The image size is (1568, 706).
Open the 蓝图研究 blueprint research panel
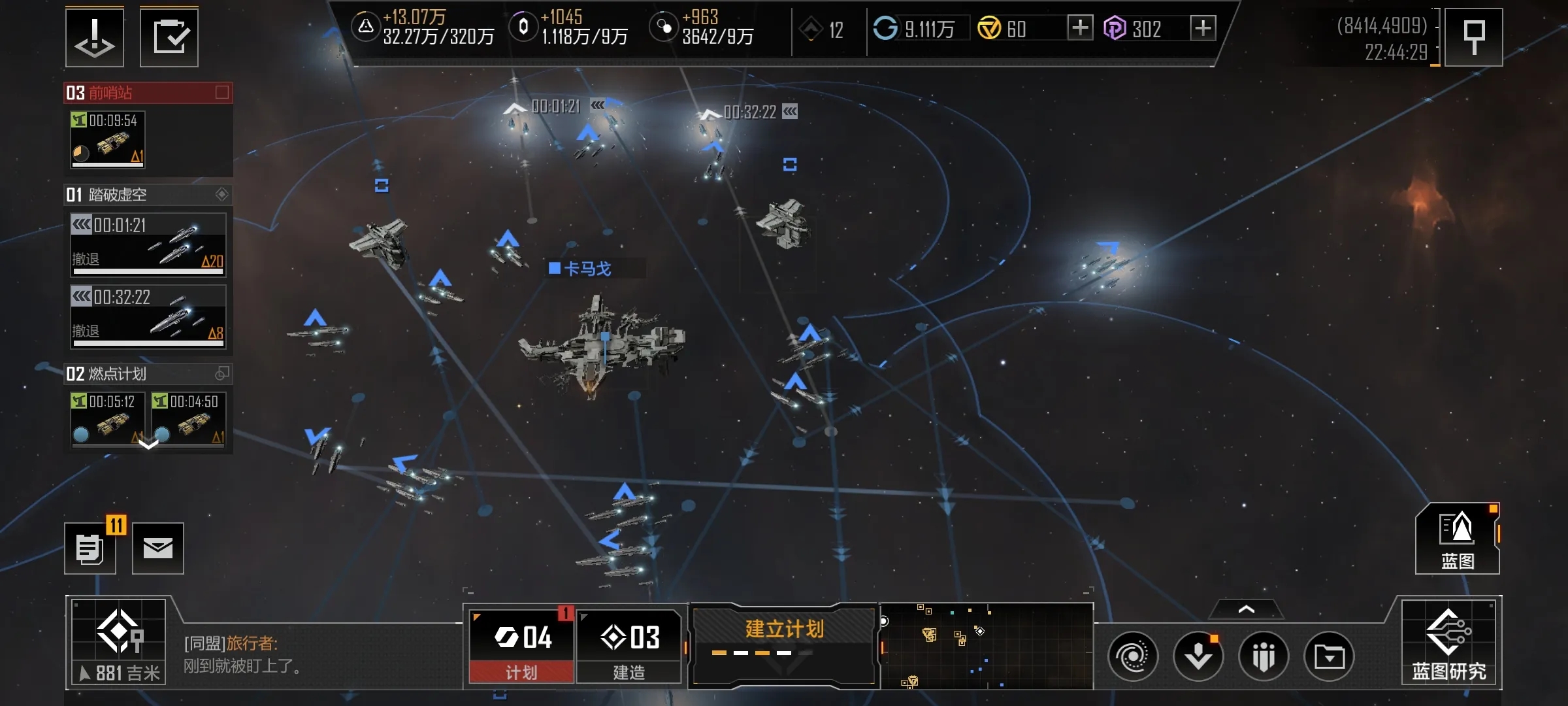[x=1448, y=643]
